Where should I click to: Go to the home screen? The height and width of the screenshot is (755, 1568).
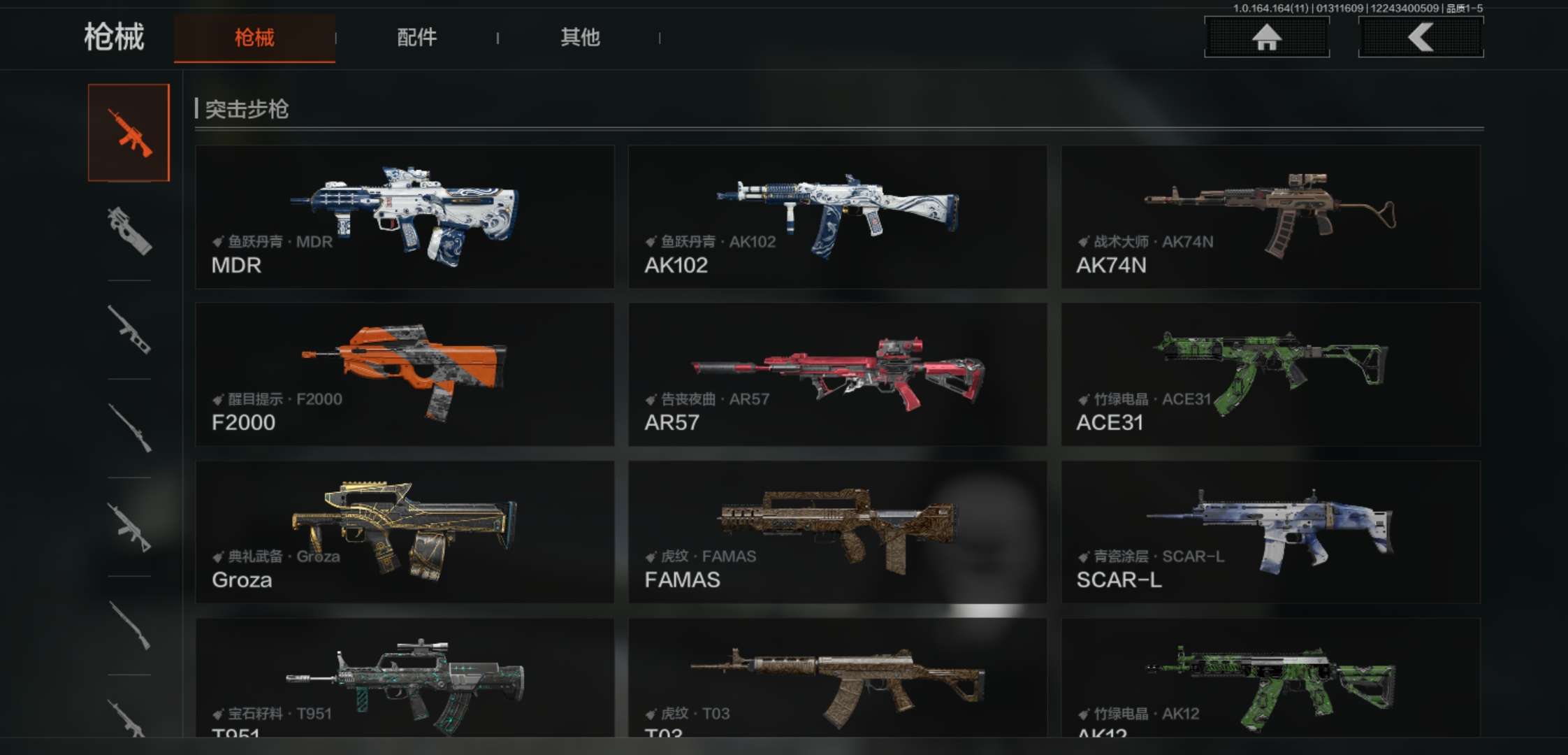[1266, 37]
